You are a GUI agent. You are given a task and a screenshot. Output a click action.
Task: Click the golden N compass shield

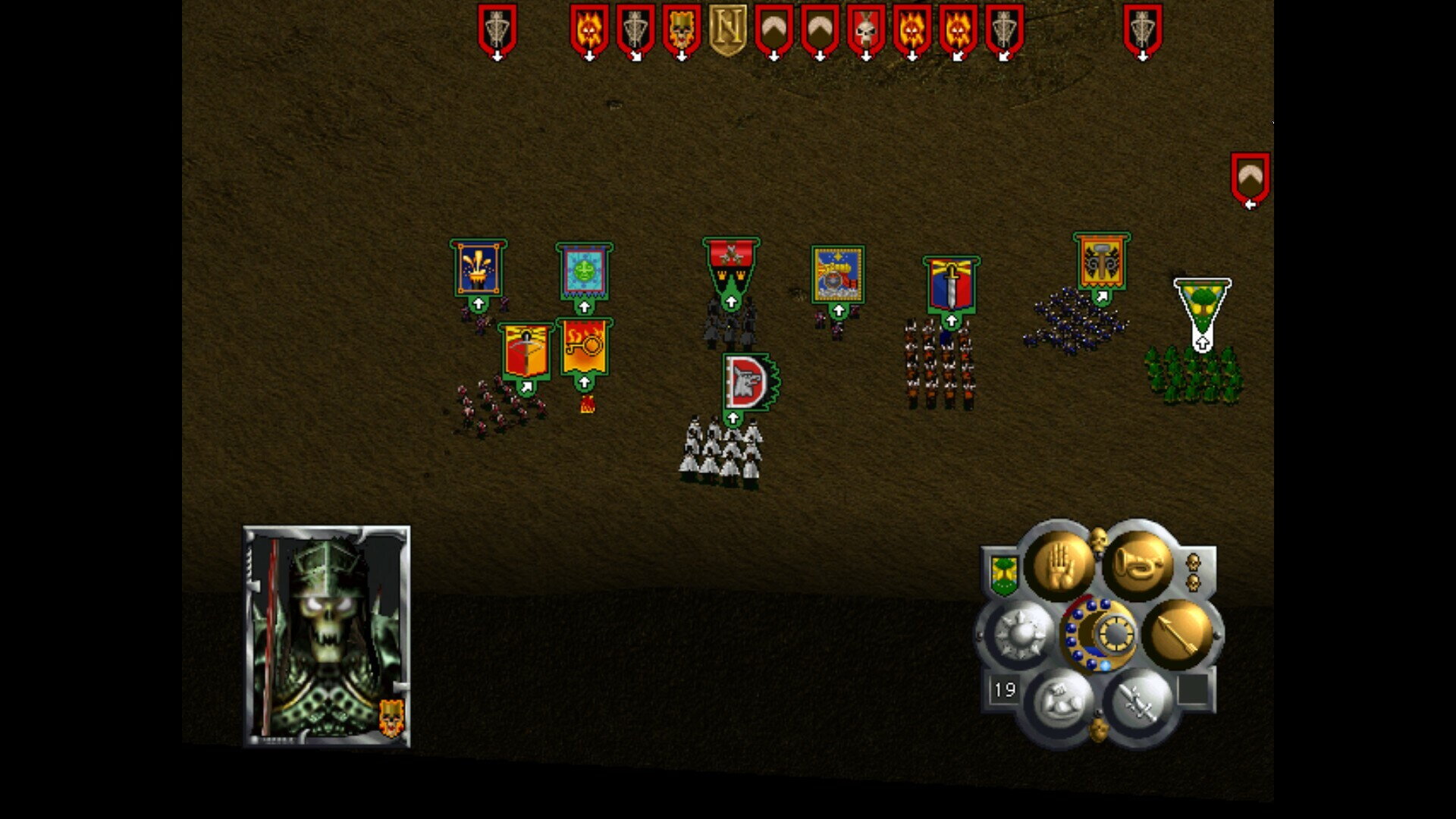click(x=727, y=29)
